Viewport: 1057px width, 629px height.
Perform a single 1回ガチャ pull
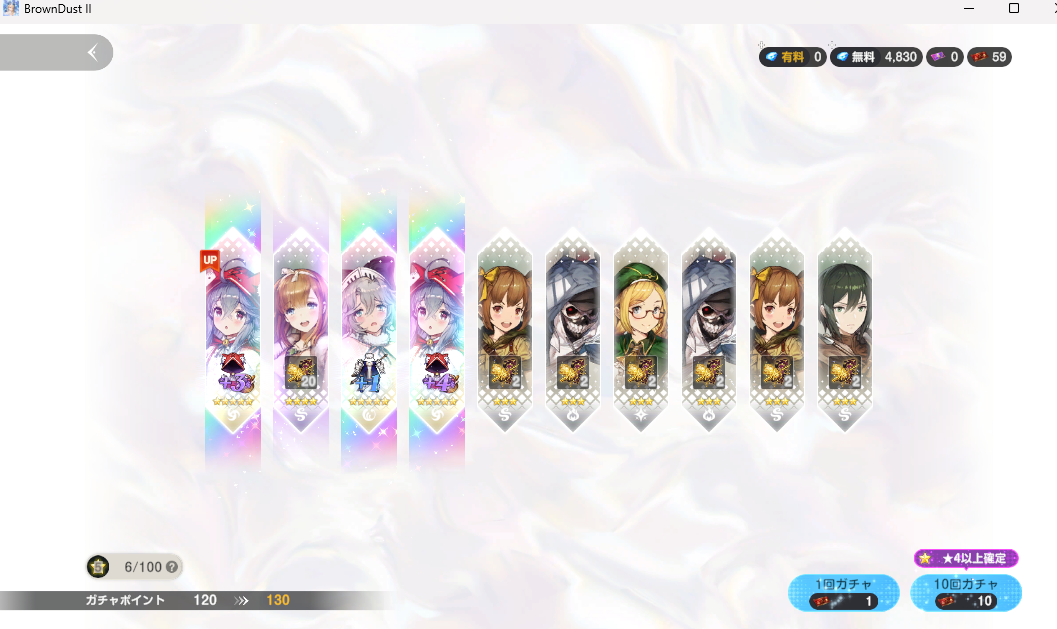pyautogui.click(x=842, y=592)
